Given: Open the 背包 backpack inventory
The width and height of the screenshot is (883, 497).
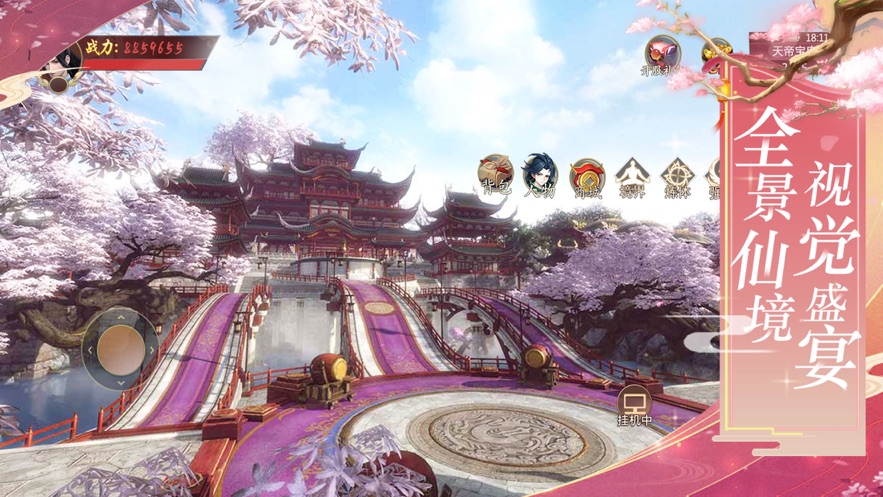Looking at the screenshot, I should click(x=495, y=174).
